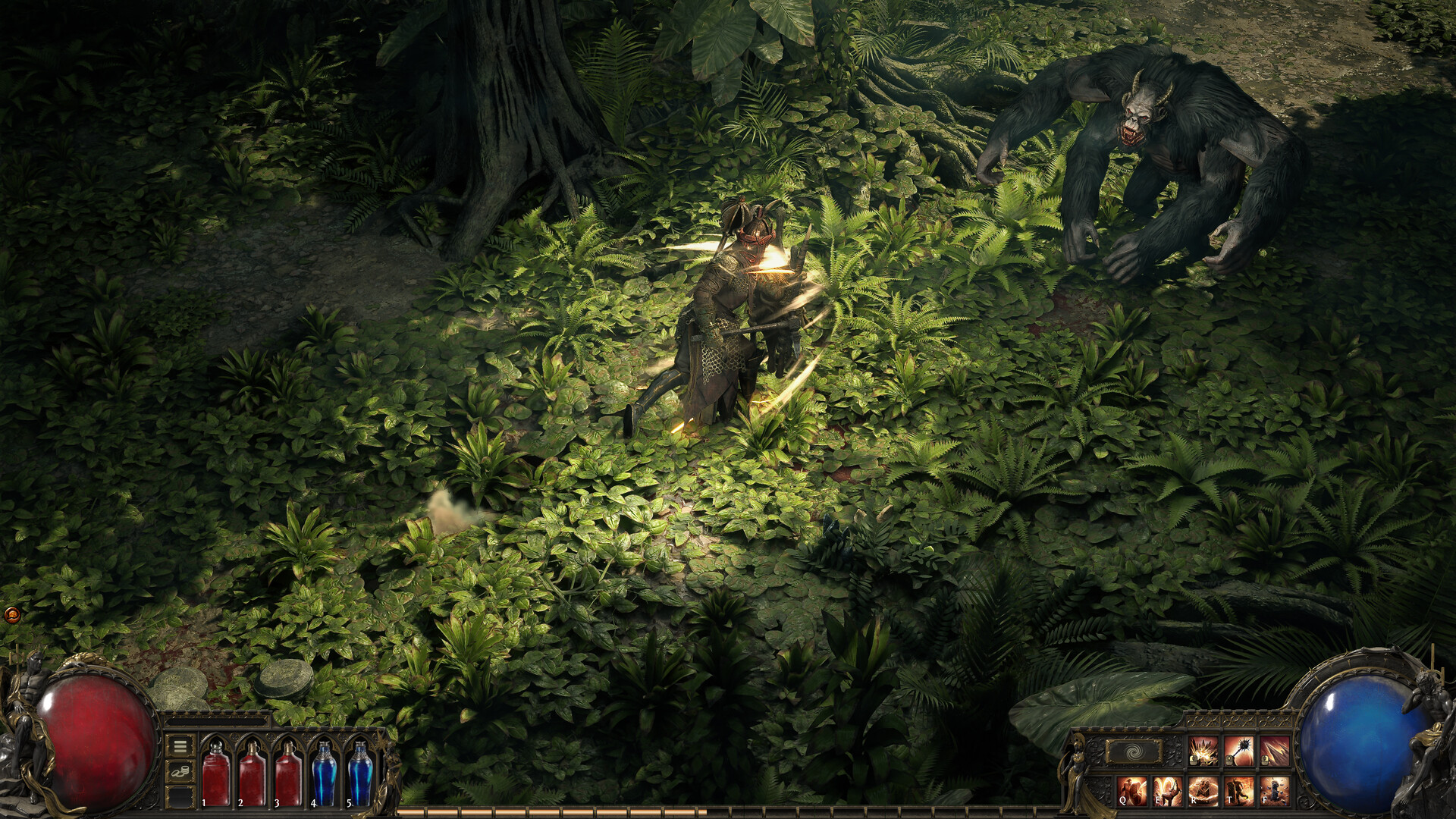Click the coin stack pickup icon
The image size is (1456, 819).
pos(180,771)
